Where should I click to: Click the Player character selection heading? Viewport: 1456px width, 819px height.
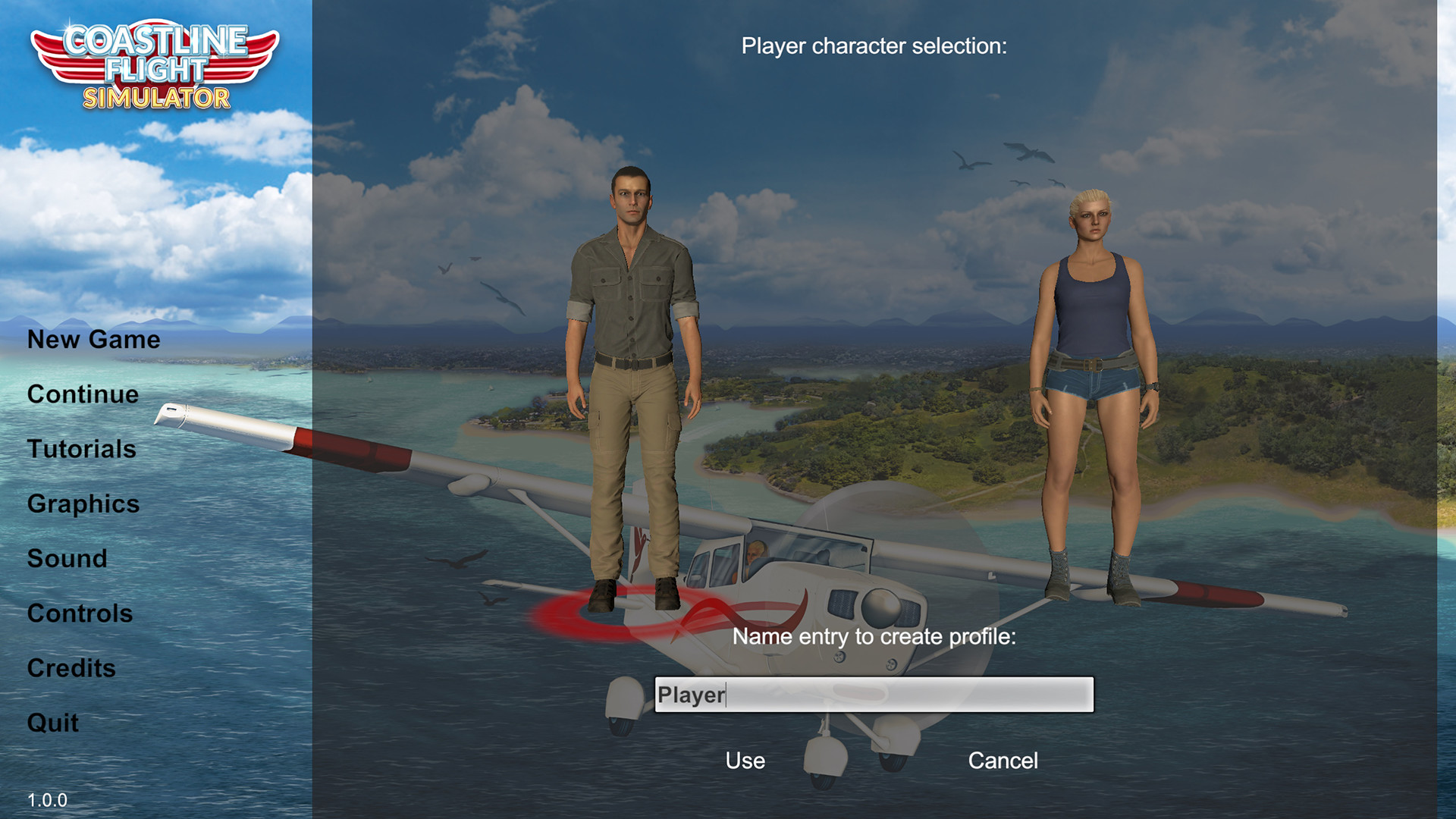(x=874, y=45)
